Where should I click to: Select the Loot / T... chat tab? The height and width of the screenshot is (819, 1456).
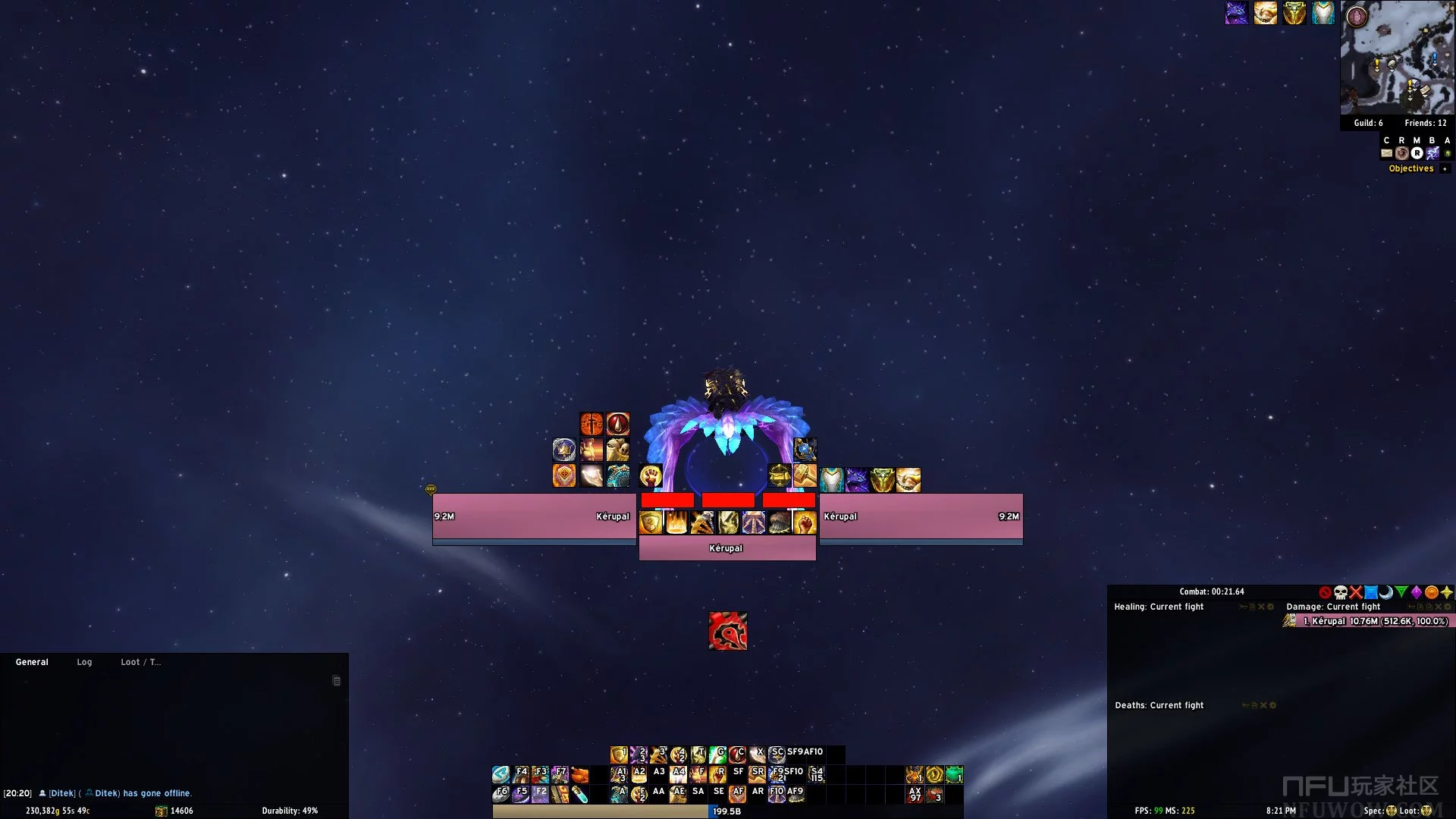click(140, 662)
